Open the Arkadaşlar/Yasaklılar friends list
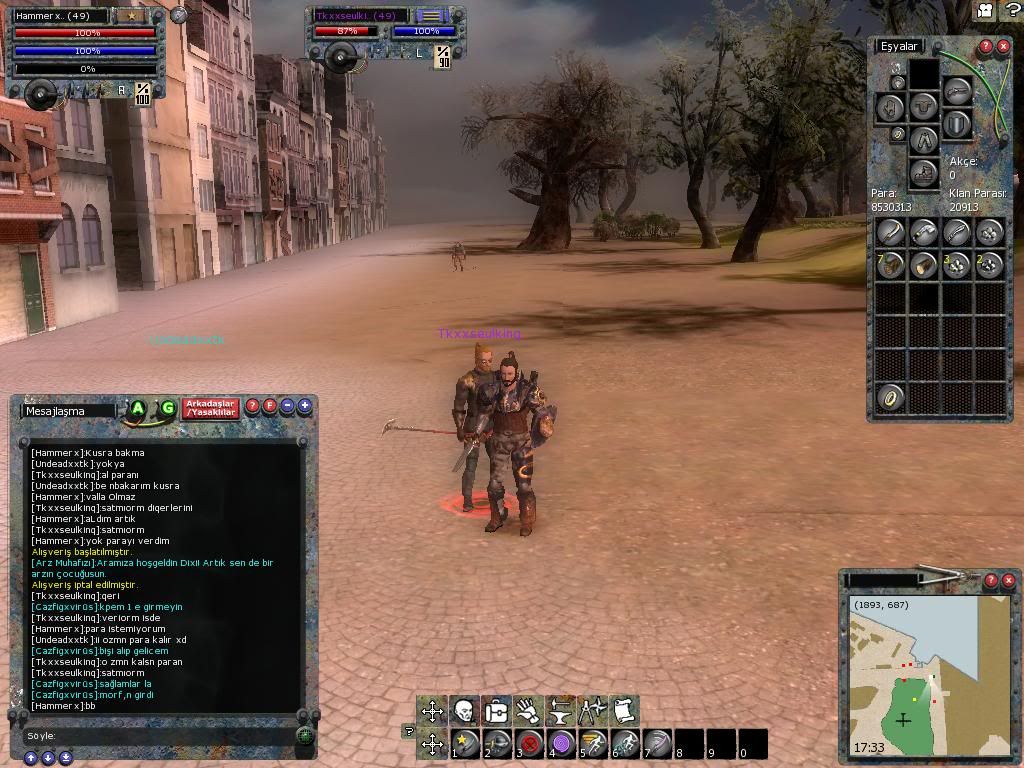The height and width of the screenshot is (768, 1024). click(x=211, y=408)
